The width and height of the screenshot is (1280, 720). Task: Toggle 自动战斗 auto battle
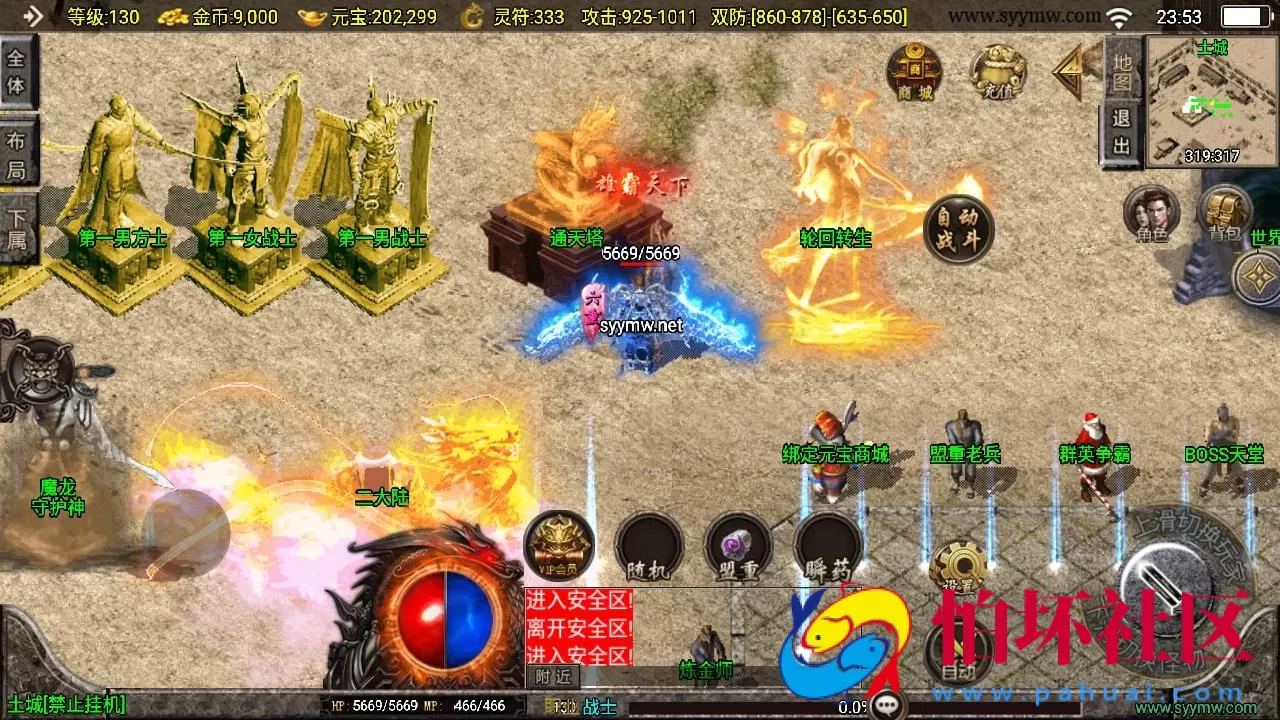[x=958, y=229]
